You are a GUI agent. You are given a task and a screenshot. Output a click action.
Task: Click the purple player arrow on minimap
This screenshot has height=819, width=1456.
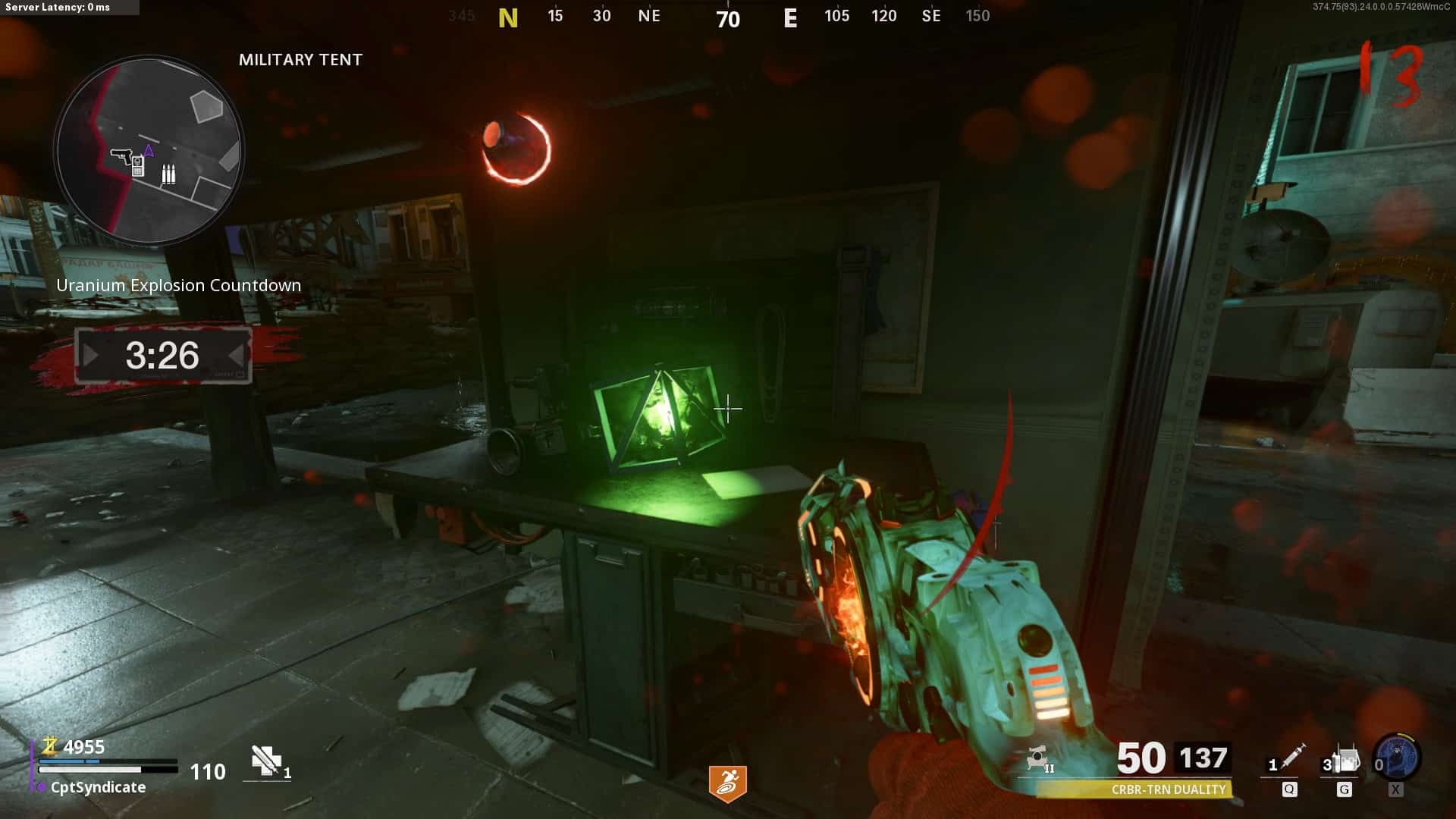pyautogui.click(x=149, y=151)
